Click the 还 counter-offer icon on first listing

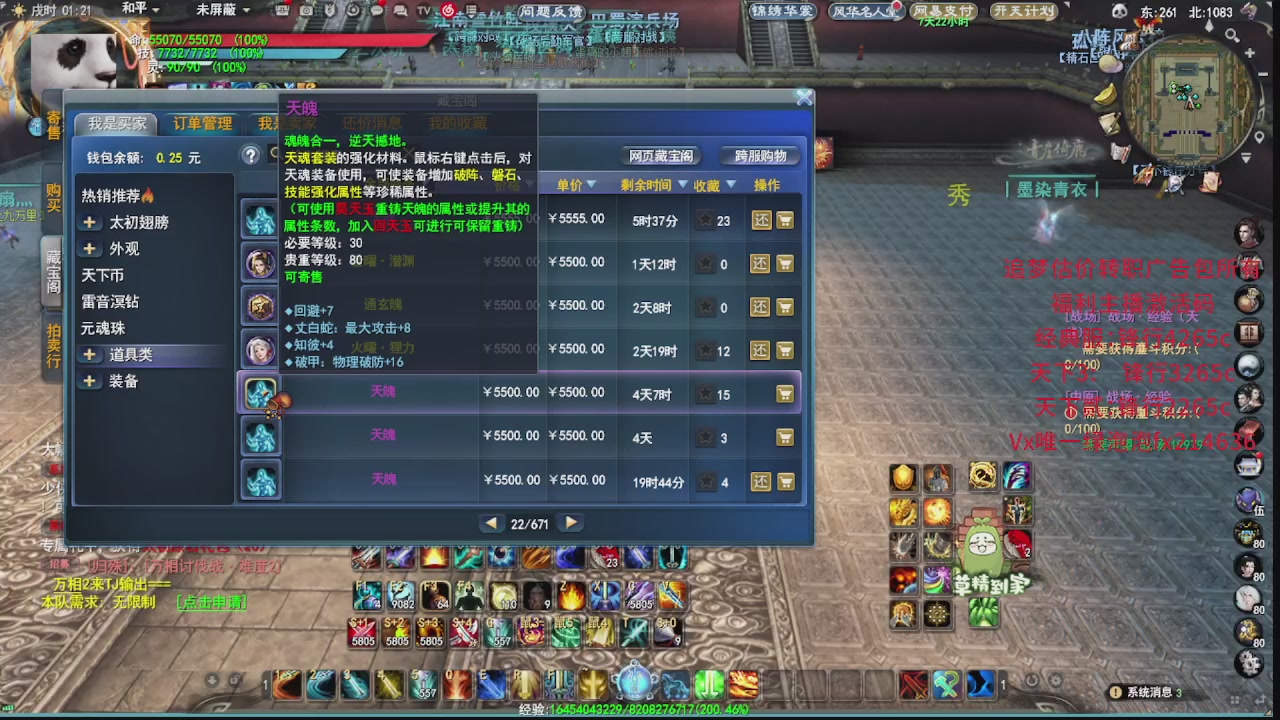pos(760,220)
